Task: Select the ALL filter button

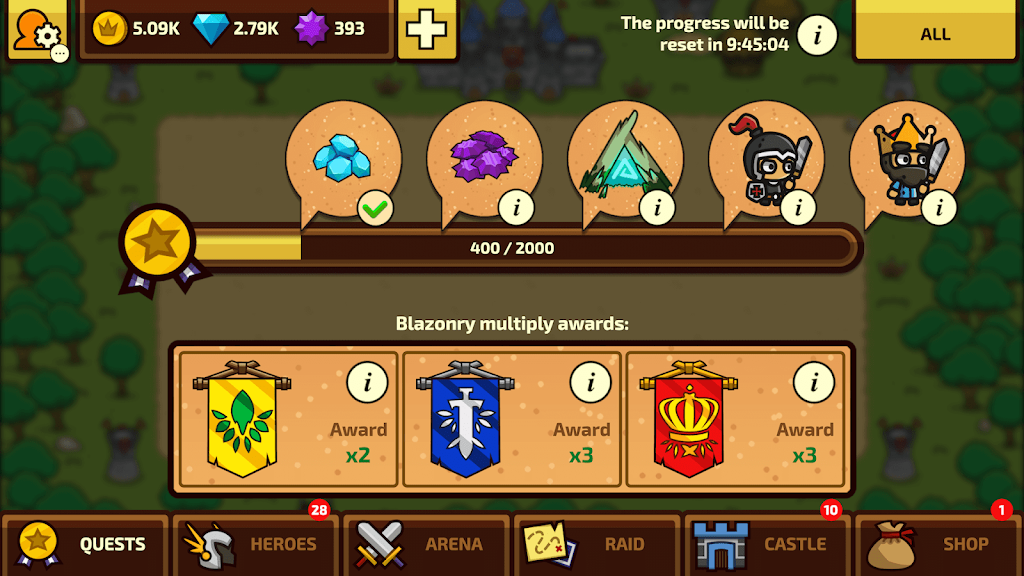Action: coord(935,34)
